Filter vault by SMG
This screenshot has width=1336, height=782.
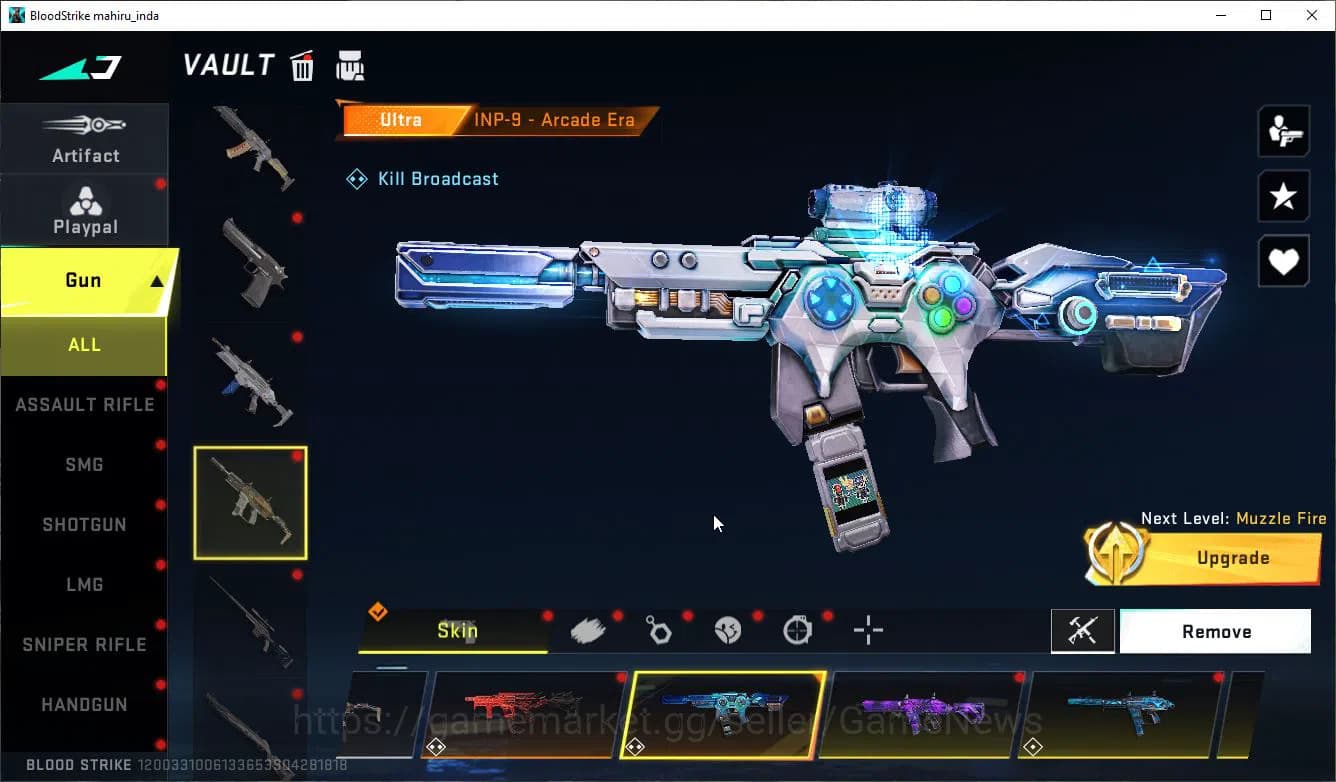pos(84,465)
